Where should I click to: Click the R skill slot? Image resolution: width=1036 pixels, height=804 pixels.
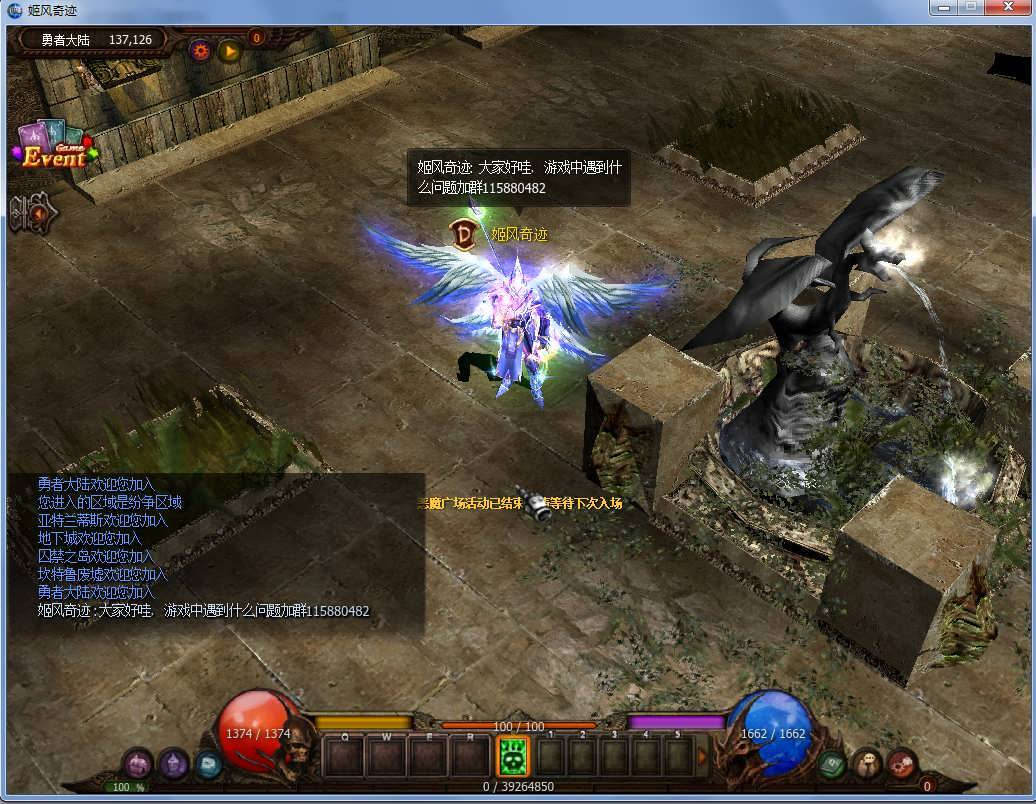[470, 756]
